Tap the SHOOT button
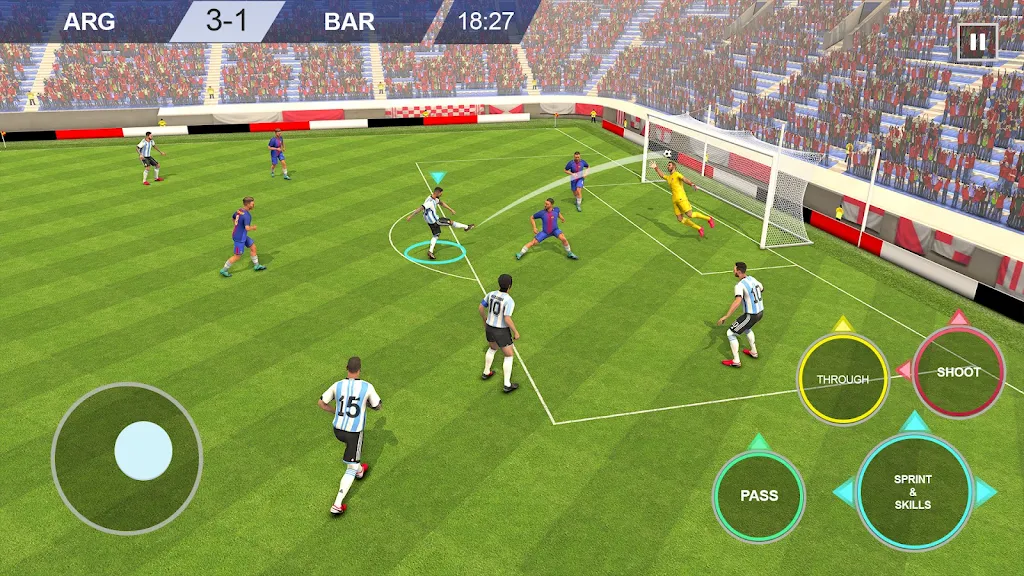This screenshot has height=576, width=1024. [958, 372]
